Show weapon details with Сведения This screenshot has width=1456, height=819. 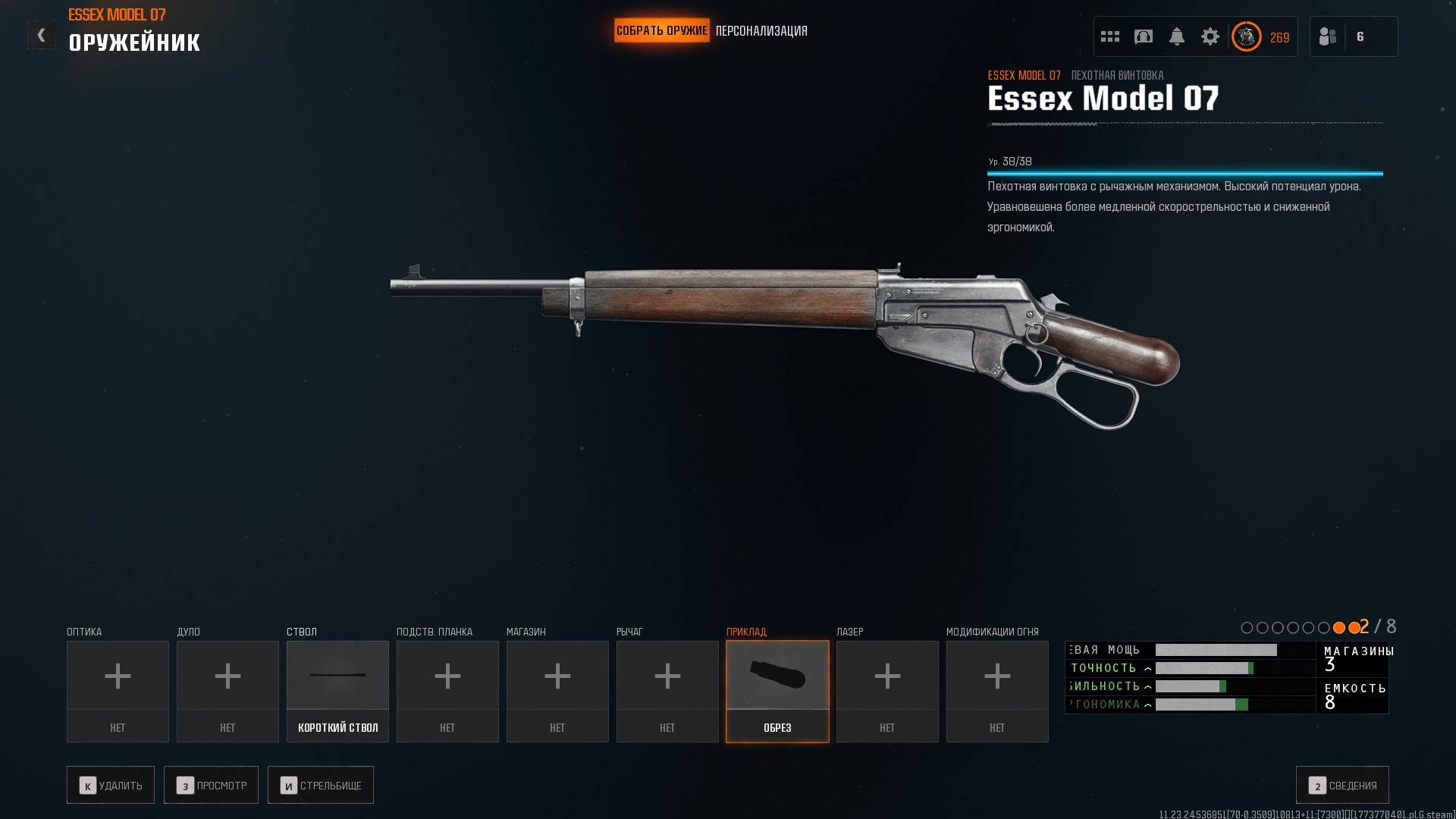pyautogui.click(x=1342, y=785)
